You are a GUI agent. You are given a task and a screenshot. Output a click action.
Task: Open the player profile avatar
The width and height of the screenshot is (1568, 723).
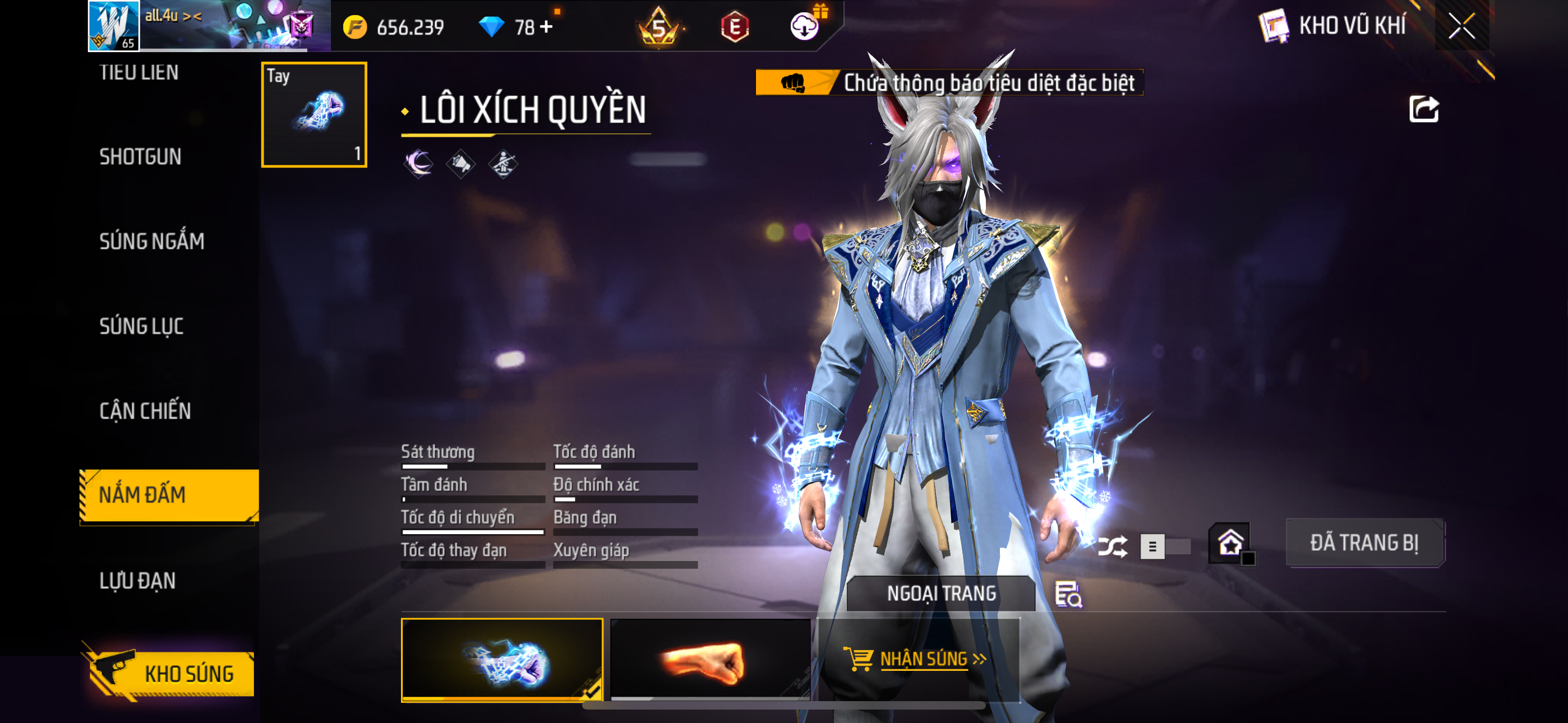[x=114, y=26]
